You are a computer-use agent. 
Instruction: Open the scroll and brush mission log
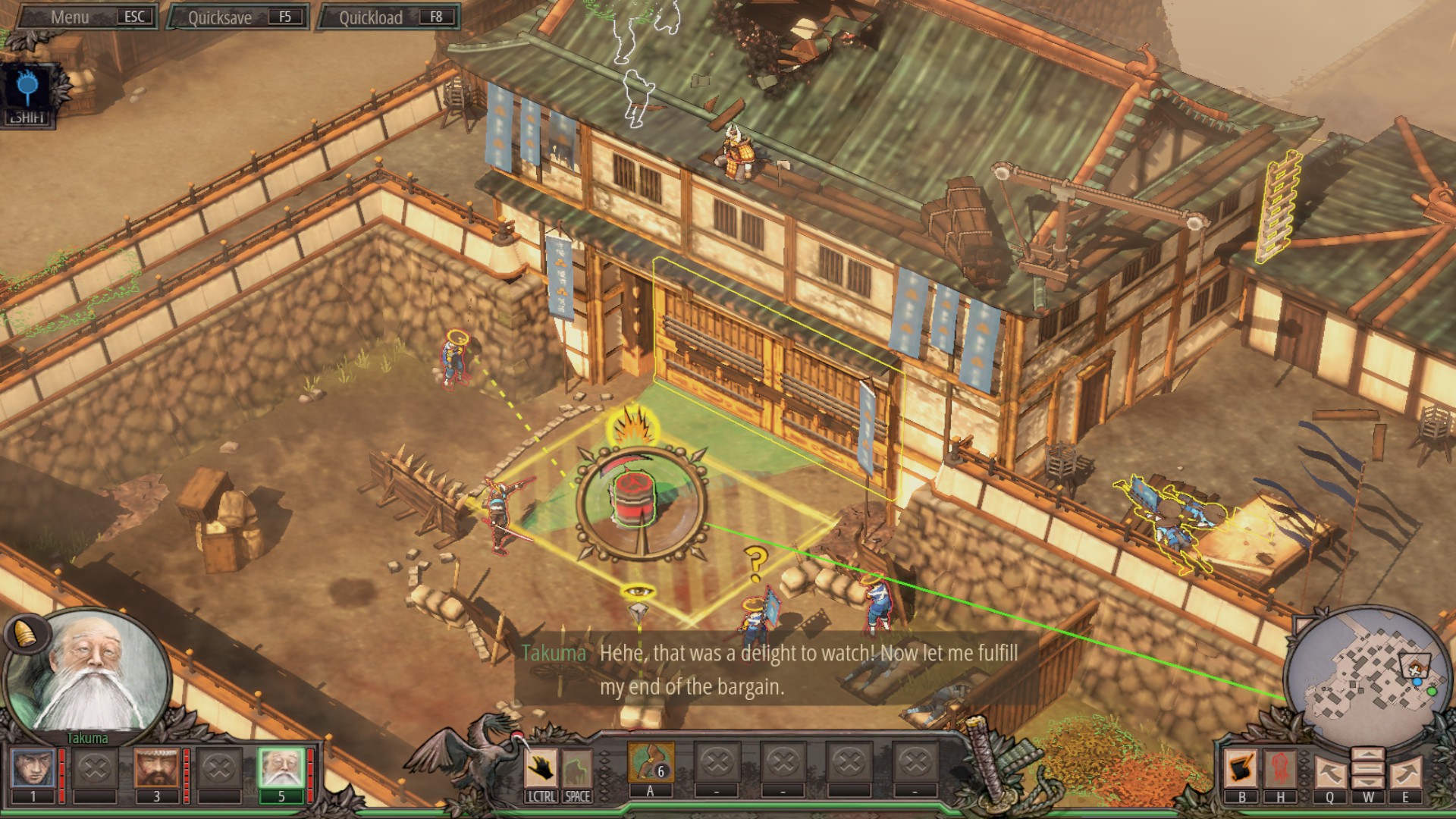1241,769
